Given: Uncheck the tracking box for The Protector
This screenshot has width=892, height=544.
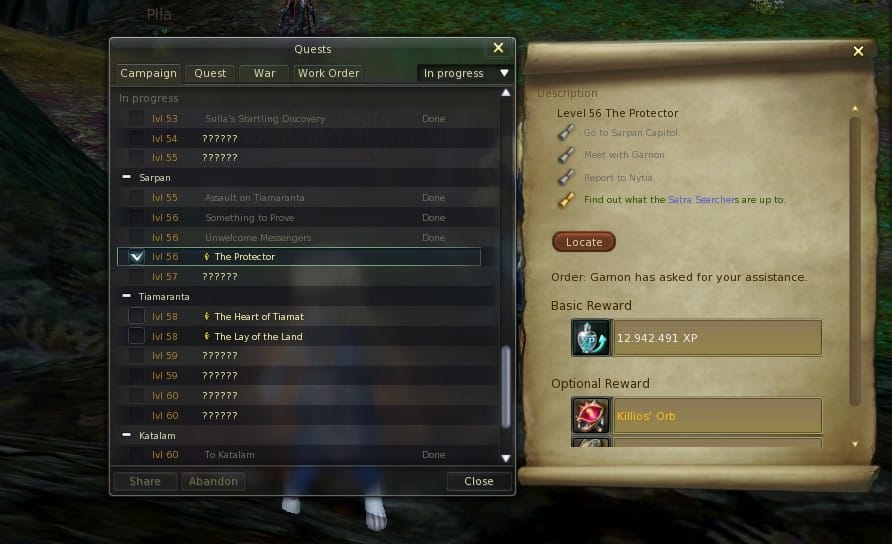Looking at the screenshot, I should tap(137, 257).
